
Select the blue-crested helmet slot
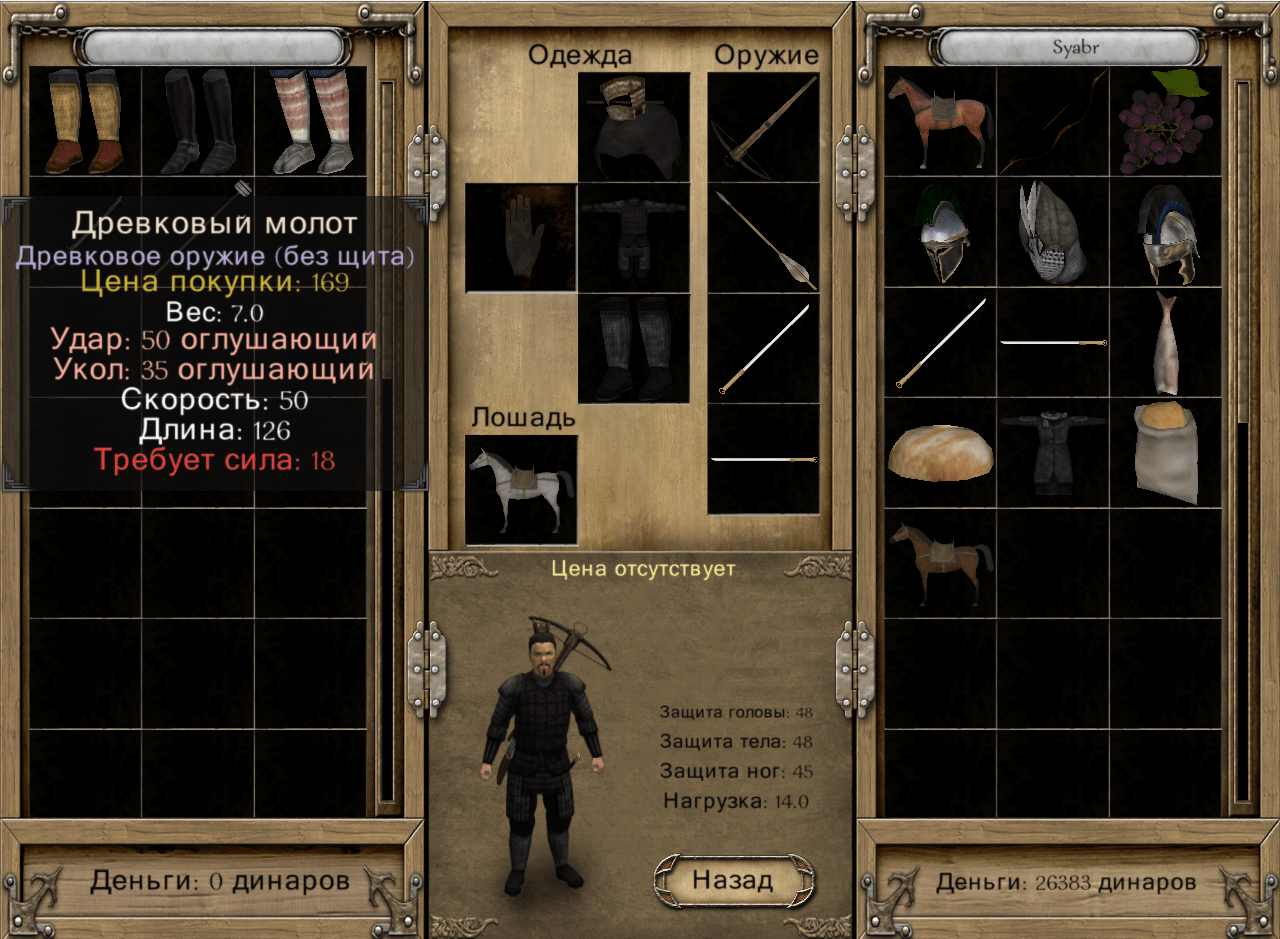1166,232
